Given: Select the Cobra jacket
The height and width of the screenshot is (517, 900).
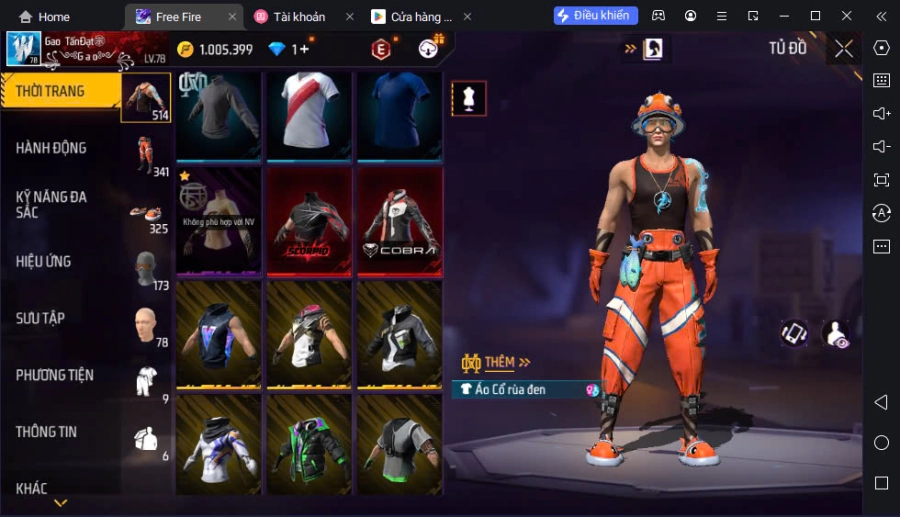Looking at the screenshot, I should tap(399, 222).
